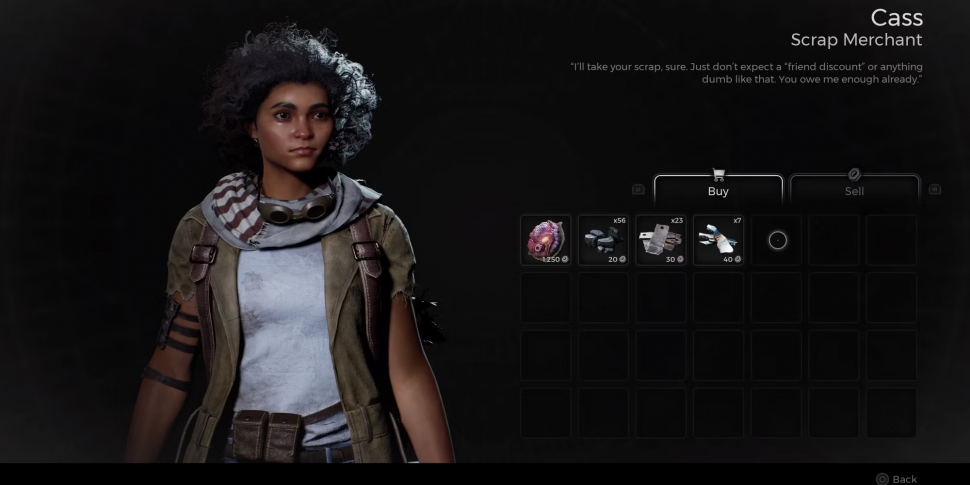Screen dimensions: 970x485
Task: Select the blue-white item stack x7
Action: point(718,240)
